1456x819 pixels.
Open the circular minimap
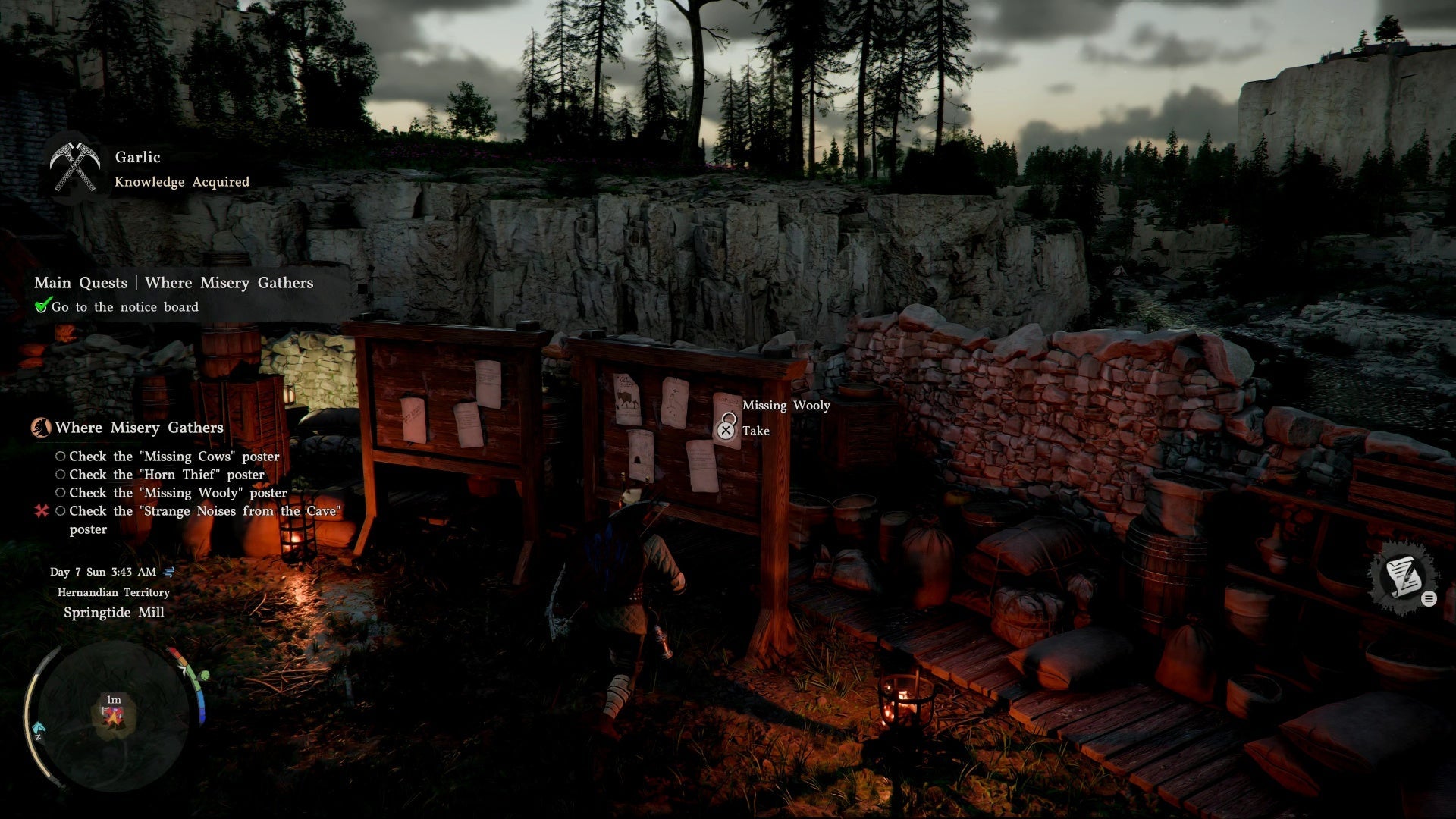pyautogui.click(x=114, y=714)
